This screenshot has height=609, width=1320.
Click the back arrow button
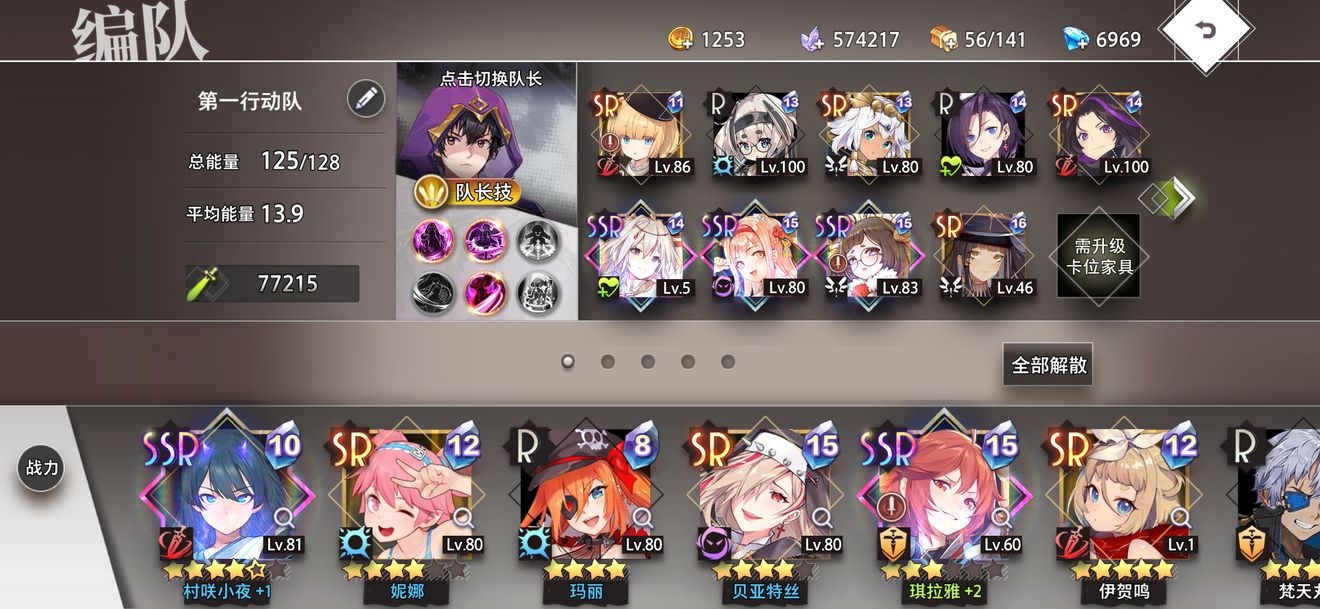click(1205, 30)
